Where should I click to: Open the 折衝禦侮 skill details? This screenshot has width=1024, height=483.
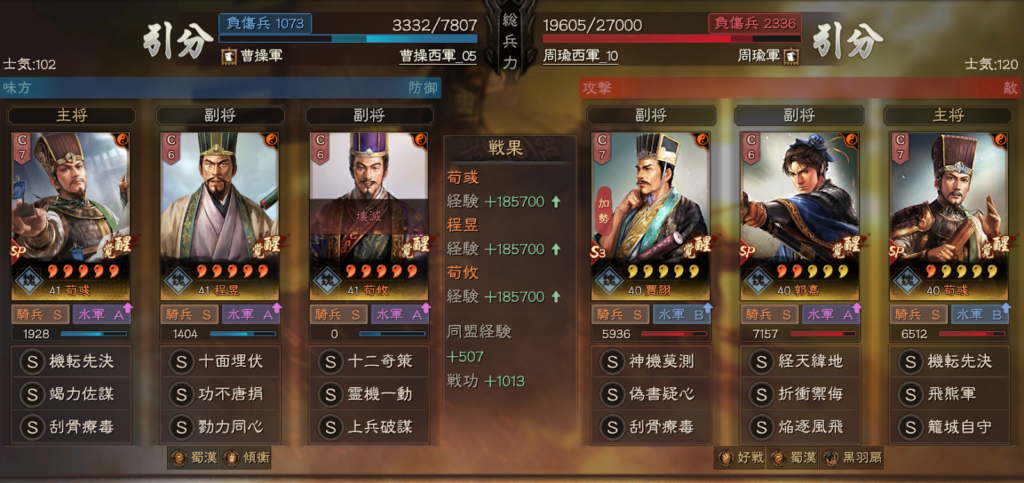point(799,394)
